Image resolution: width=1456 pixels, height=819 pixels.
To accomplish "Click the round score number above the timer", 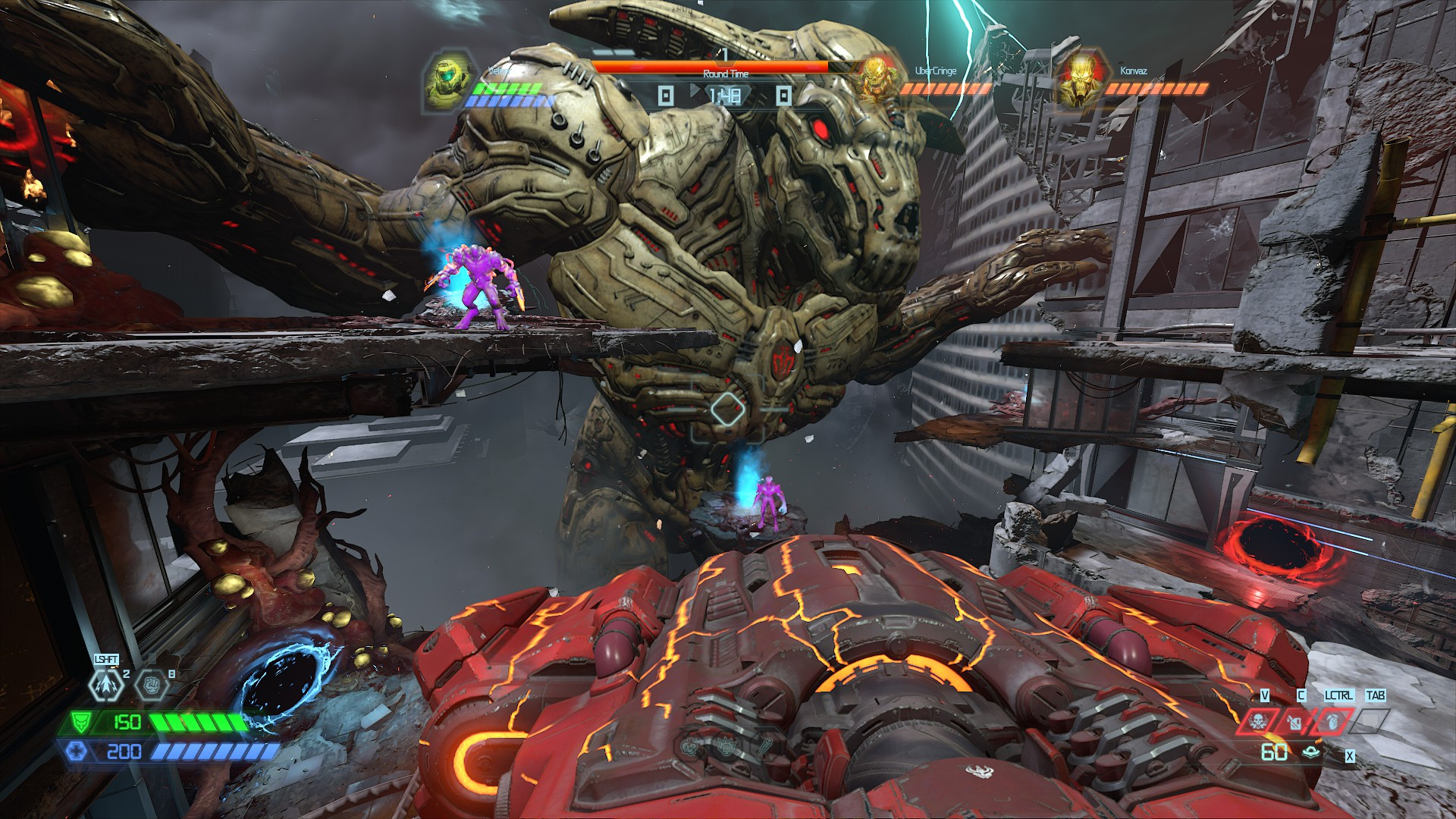I will coord(724,55).
